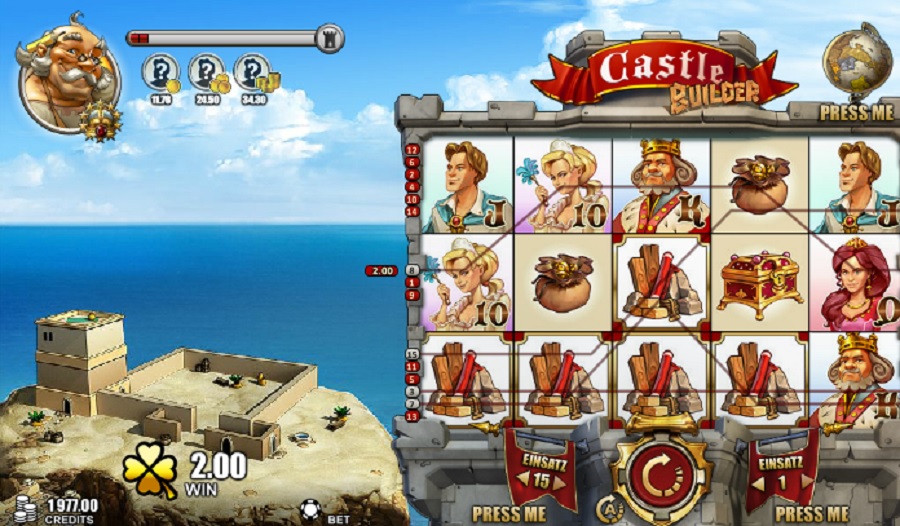
Task: Select the mystery suitor with 34.30 reward
Action: [x=253, y=75]
